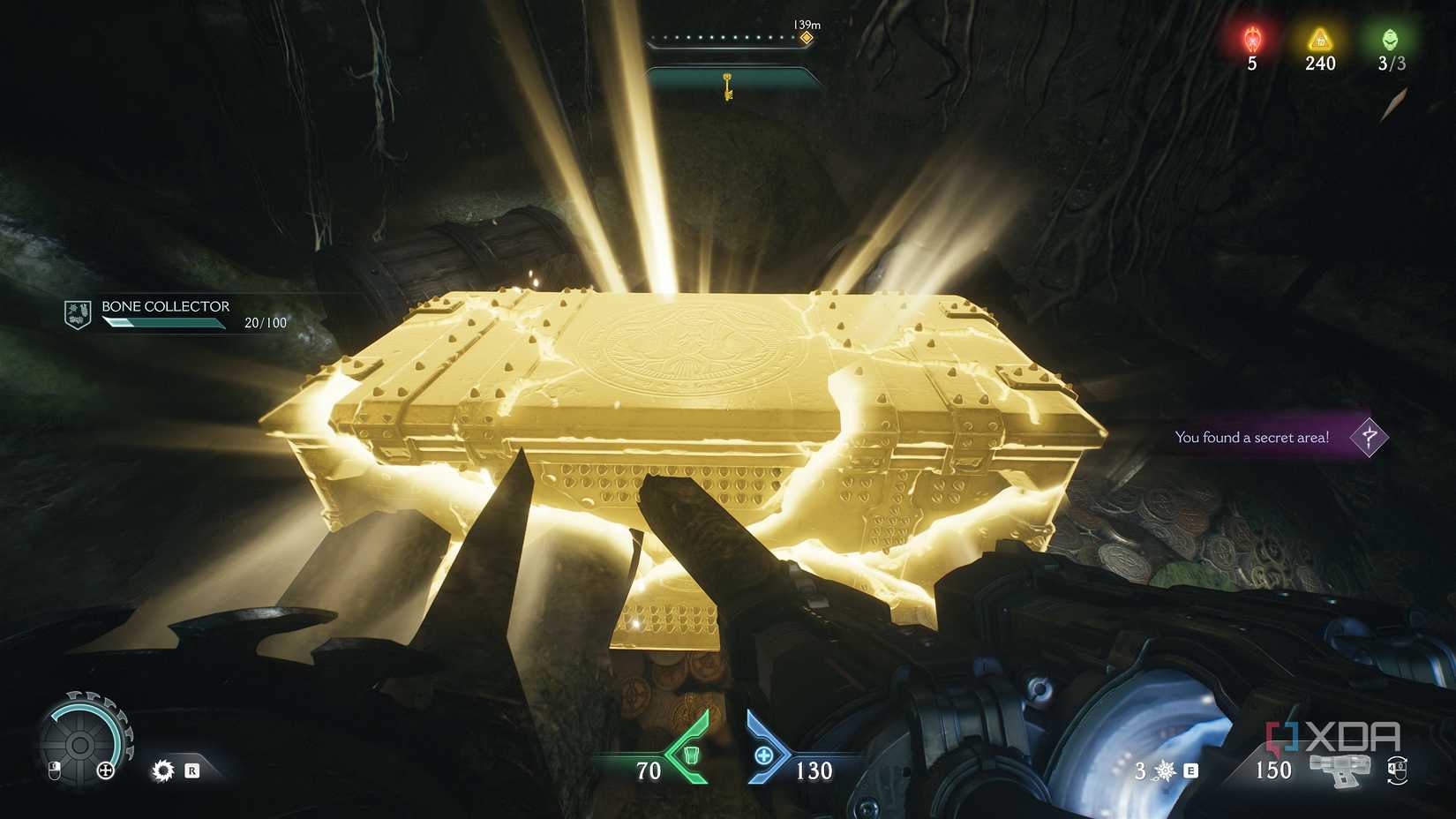This screenshot has width=1456, height=819.
Task: Open the ammo reserve wheel in the corner
Action: pos(80,745)
